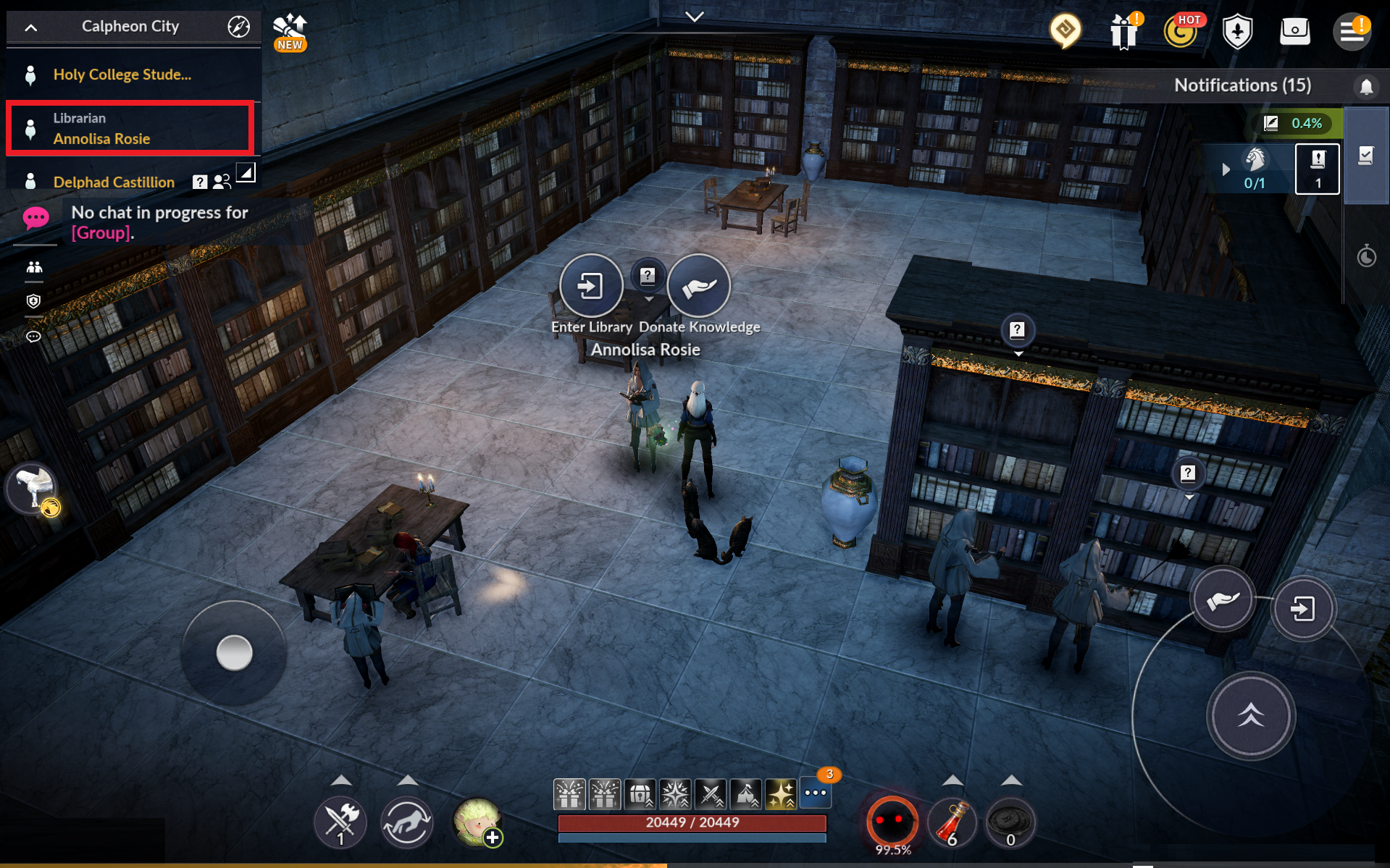Donate Knowledge to Annolisa Rosie
The image size is (1390, 868).
(698, 287)
